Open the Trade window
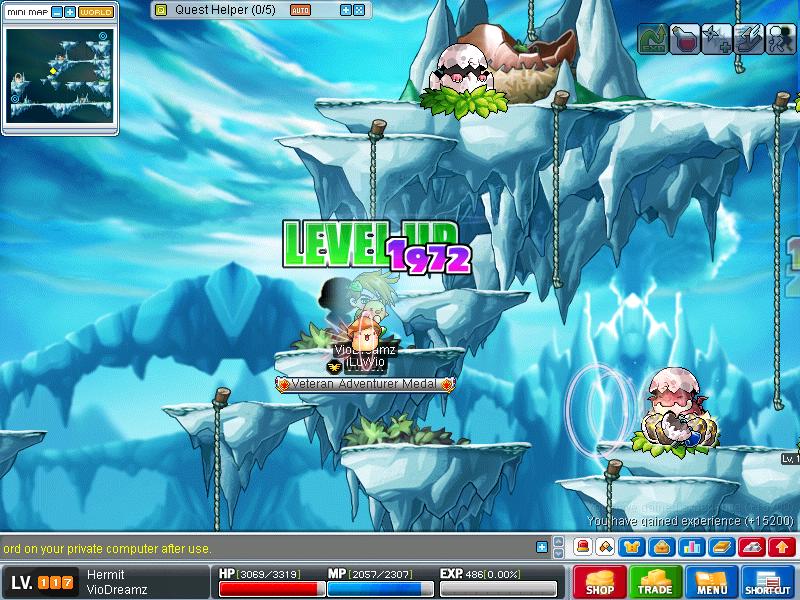 pos(656,582)
